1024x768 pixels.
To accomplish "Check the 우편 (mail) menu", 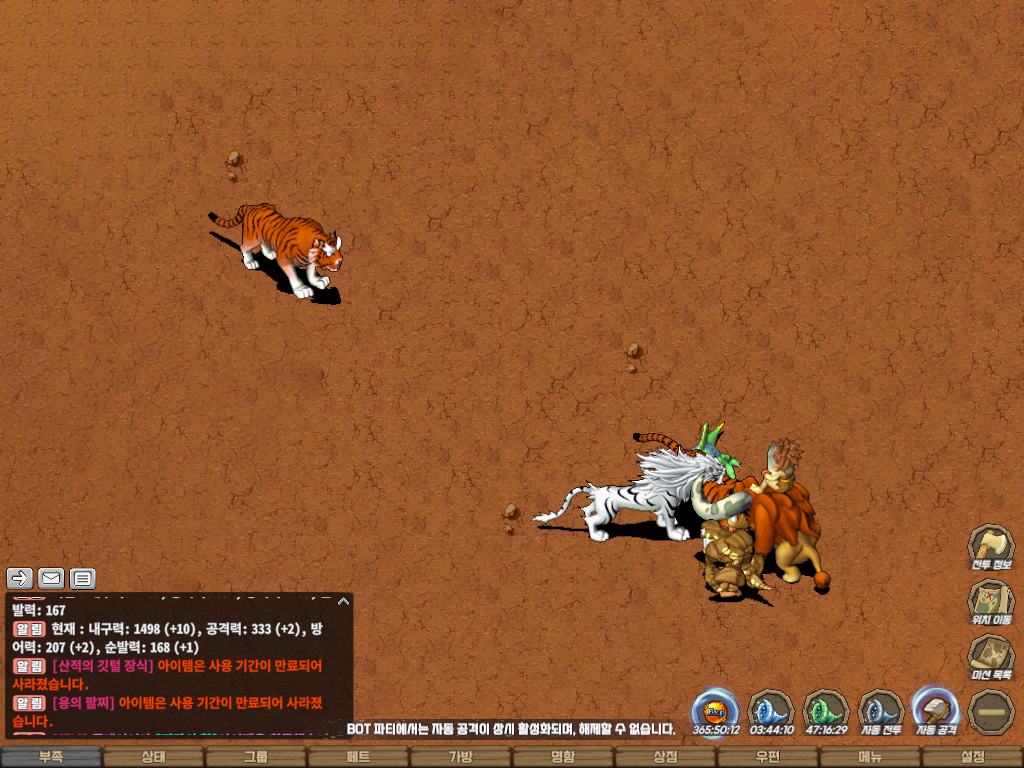I will coord(767,757).
